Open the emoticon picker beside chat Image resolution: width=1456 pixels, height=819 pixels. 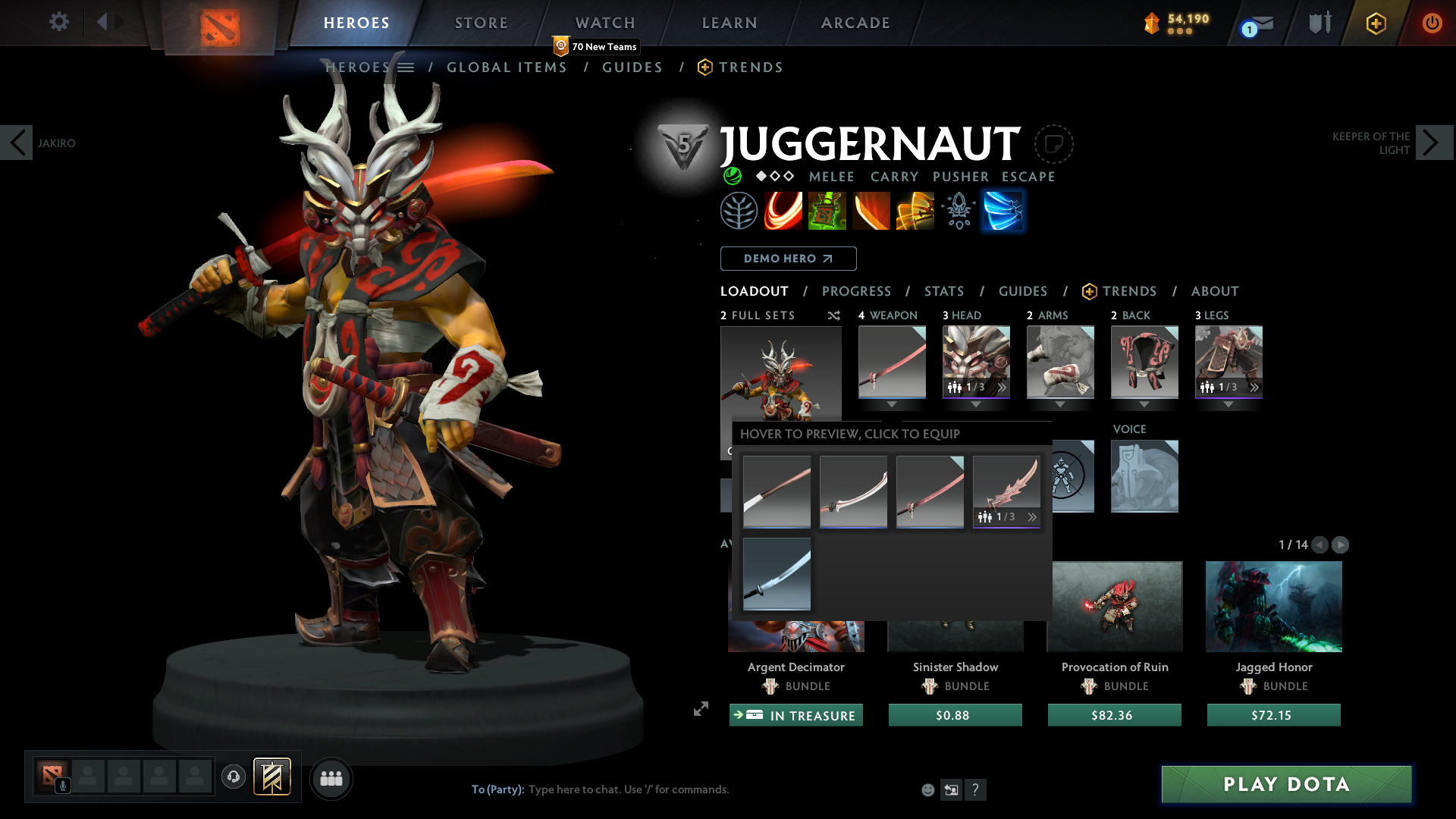(928, 789)
